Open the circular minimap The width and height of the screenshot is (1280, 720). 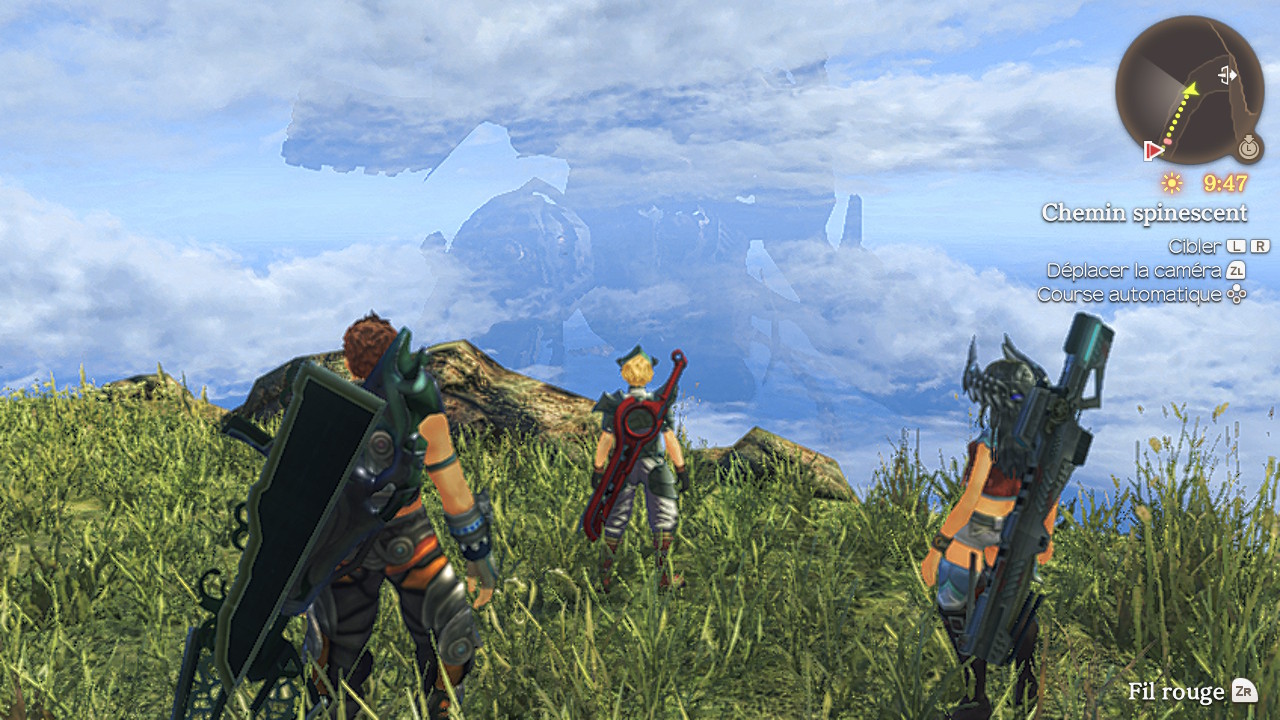click(1189, 90)
